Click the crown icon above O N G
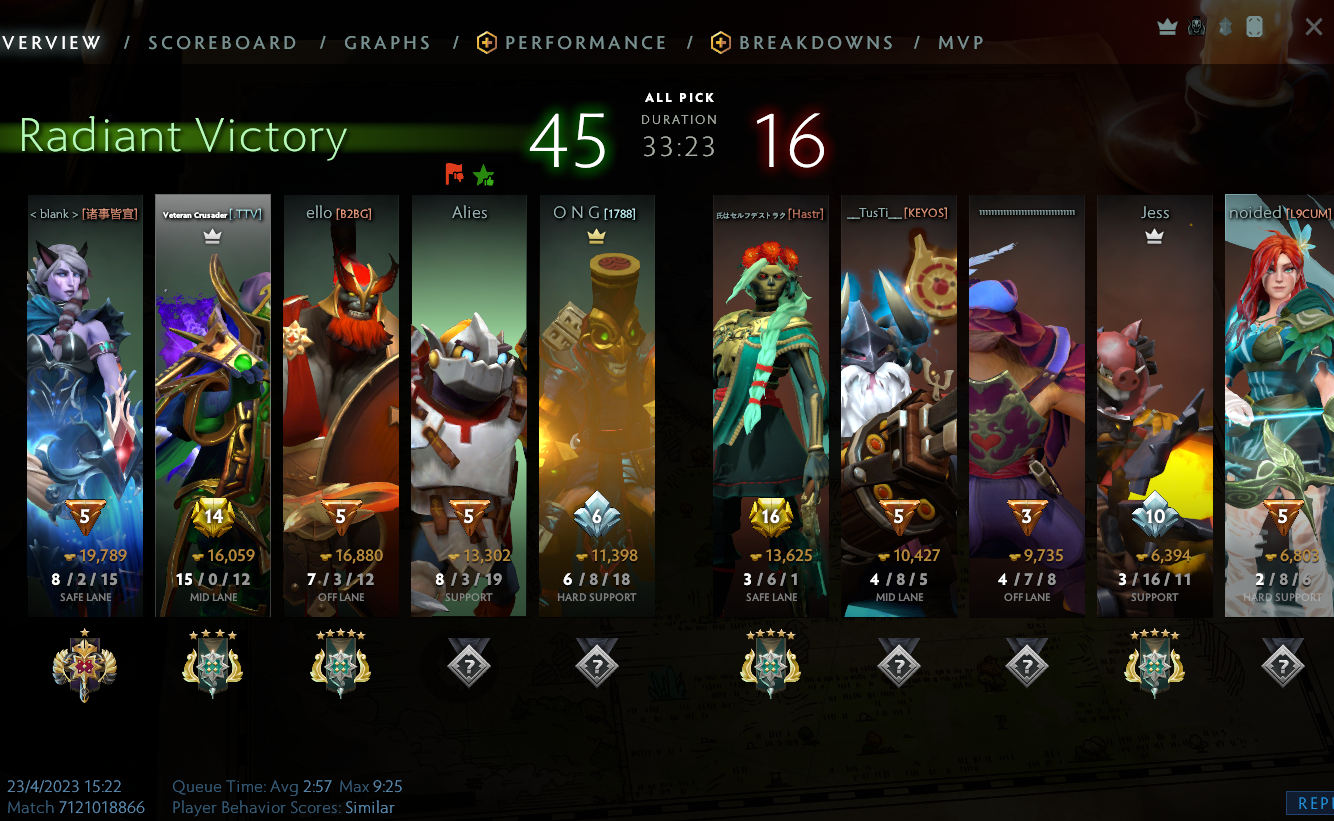 coord(596,237)
